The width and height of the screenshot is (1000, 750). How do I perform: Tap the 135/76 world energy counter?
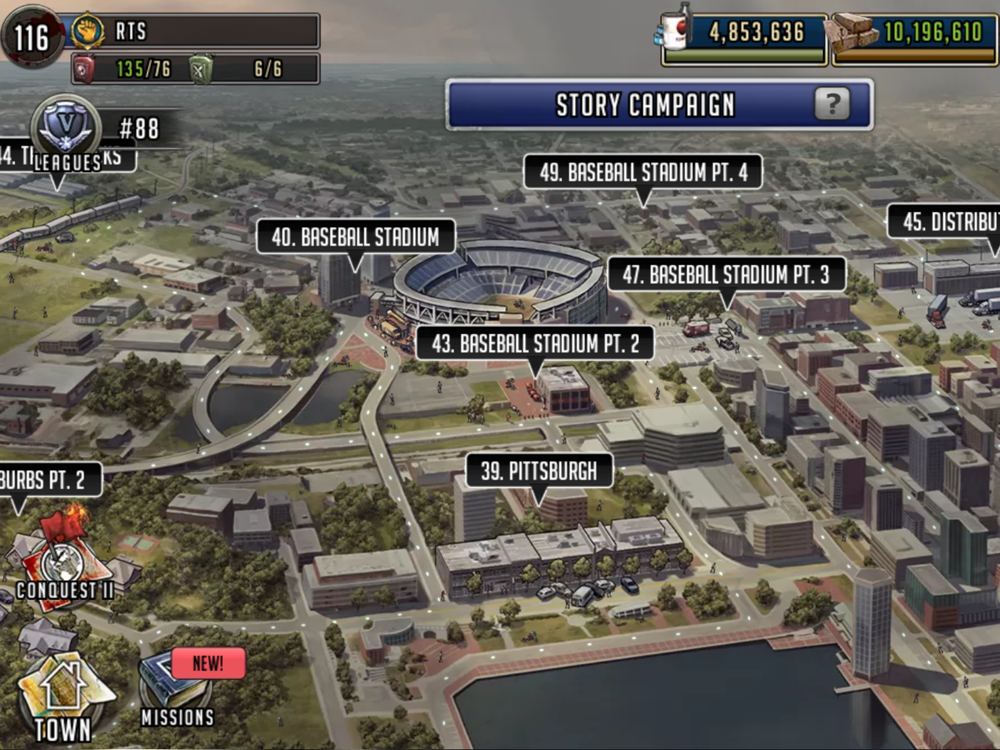(x=128, y=69)
